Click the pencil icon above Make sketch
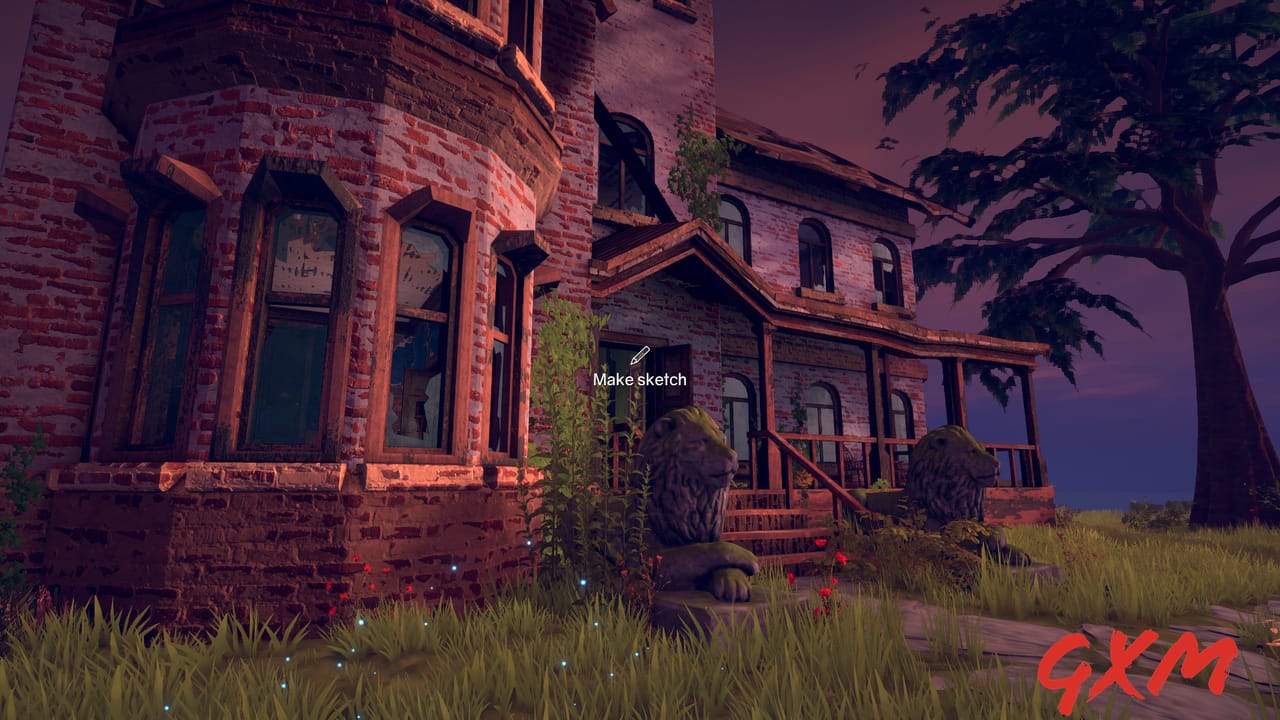Viewport: 1280px width, 720px height. pyautogui.click(x=641, y=352)
